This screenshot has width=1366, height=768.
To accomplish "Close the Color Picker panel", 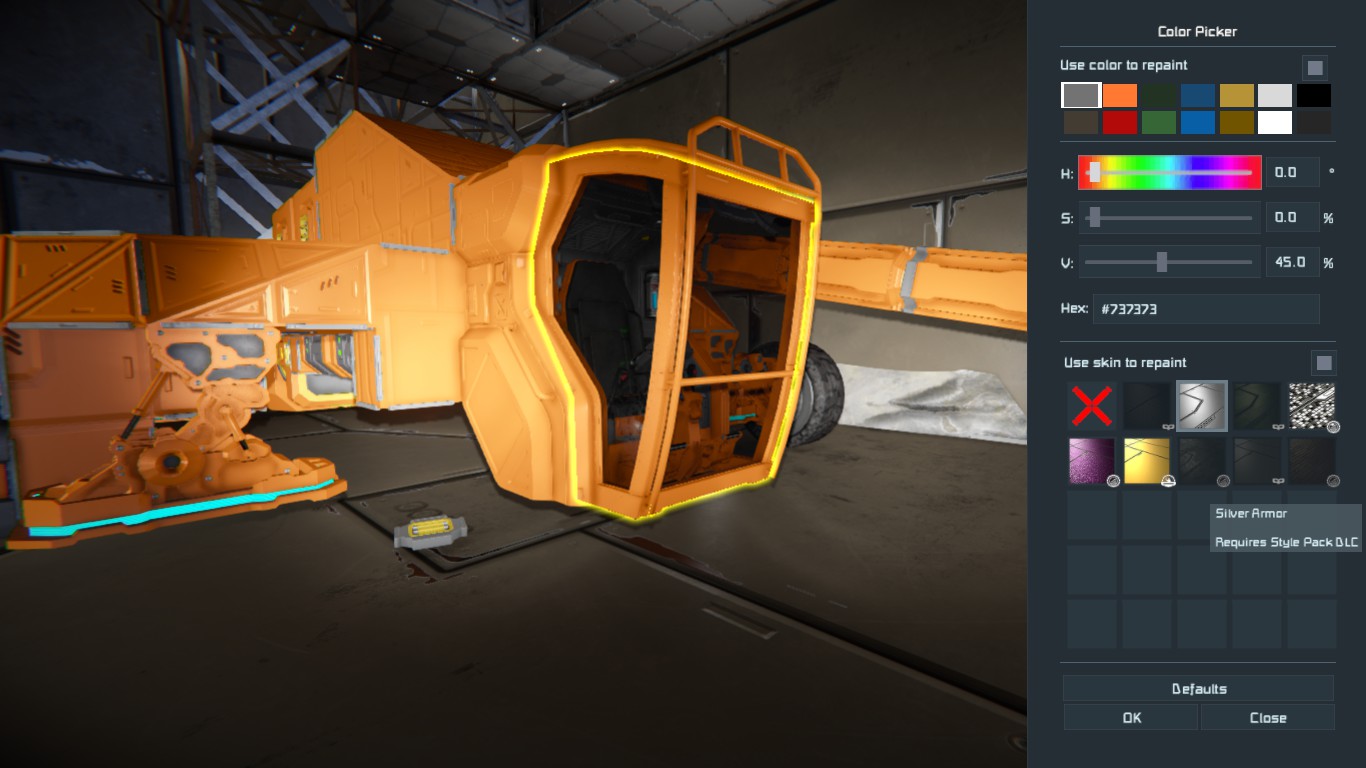I will click(1267, 717).
